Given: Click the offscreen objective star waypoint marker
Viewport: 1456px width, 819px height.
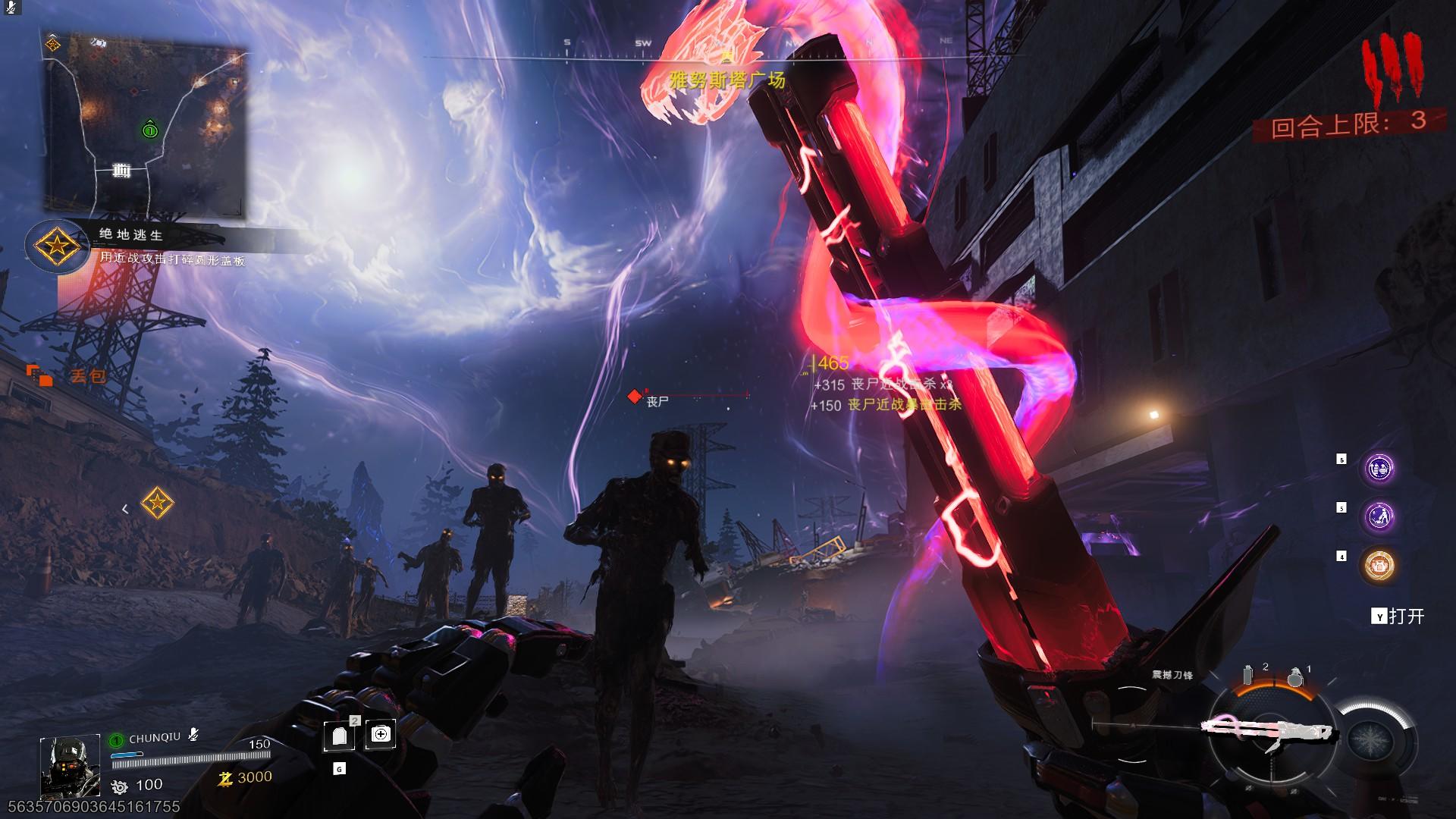Looking at the screenshot, I should click(x=157, y=503).
